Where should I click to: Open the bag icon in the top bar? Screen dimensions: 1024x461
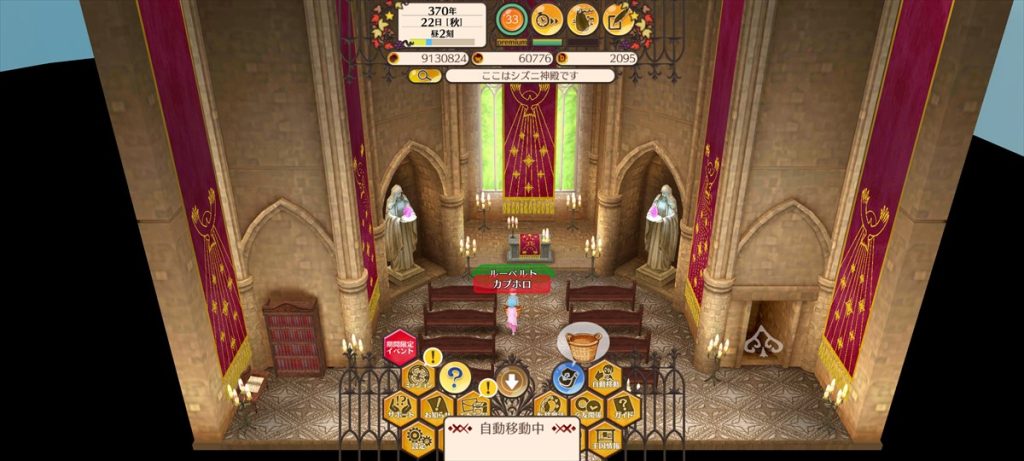pos(583,19)
